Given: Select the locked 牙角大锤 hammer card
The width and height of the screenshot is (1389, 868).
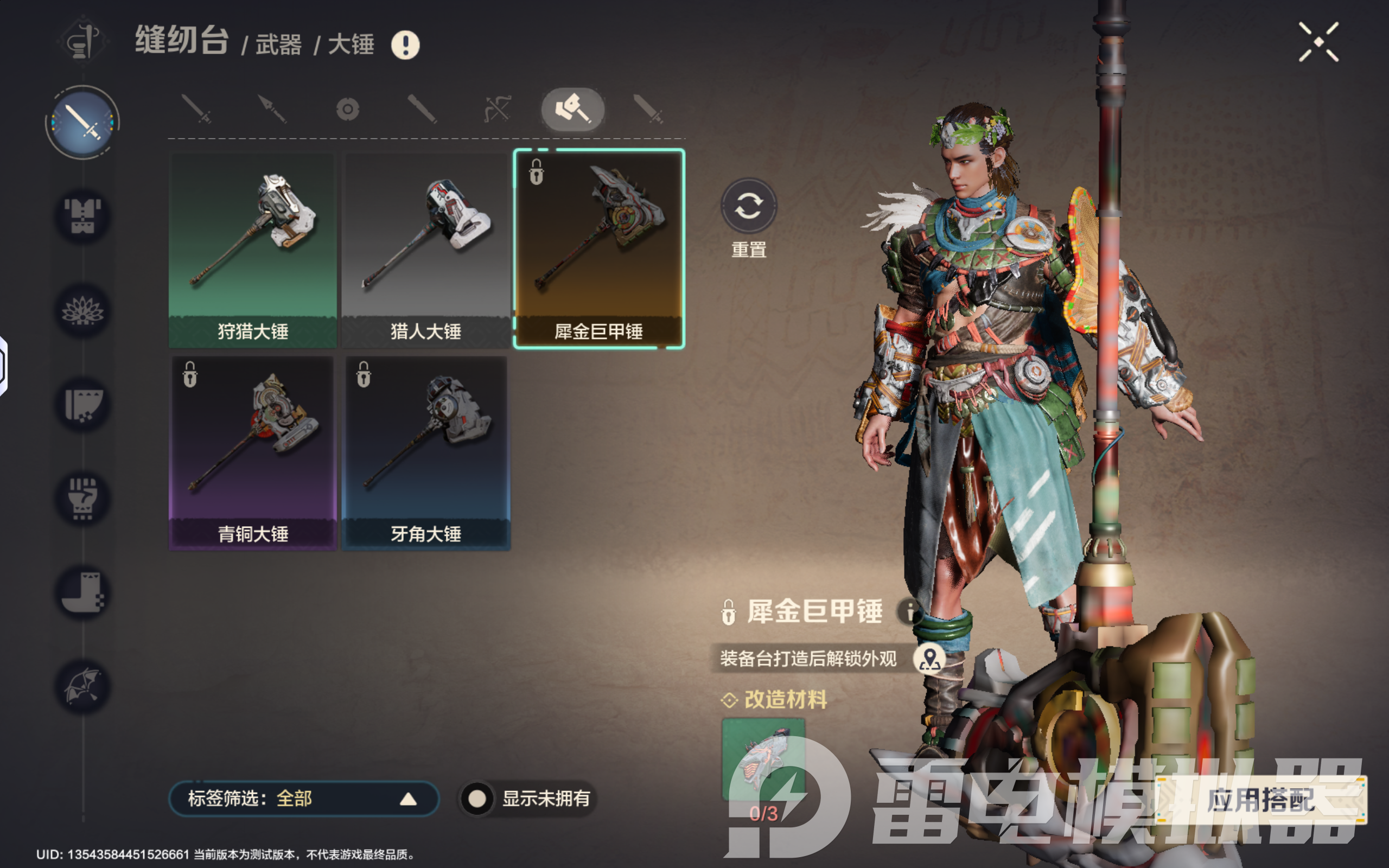Looking at the screenshot, I should [x=425, y=452].
